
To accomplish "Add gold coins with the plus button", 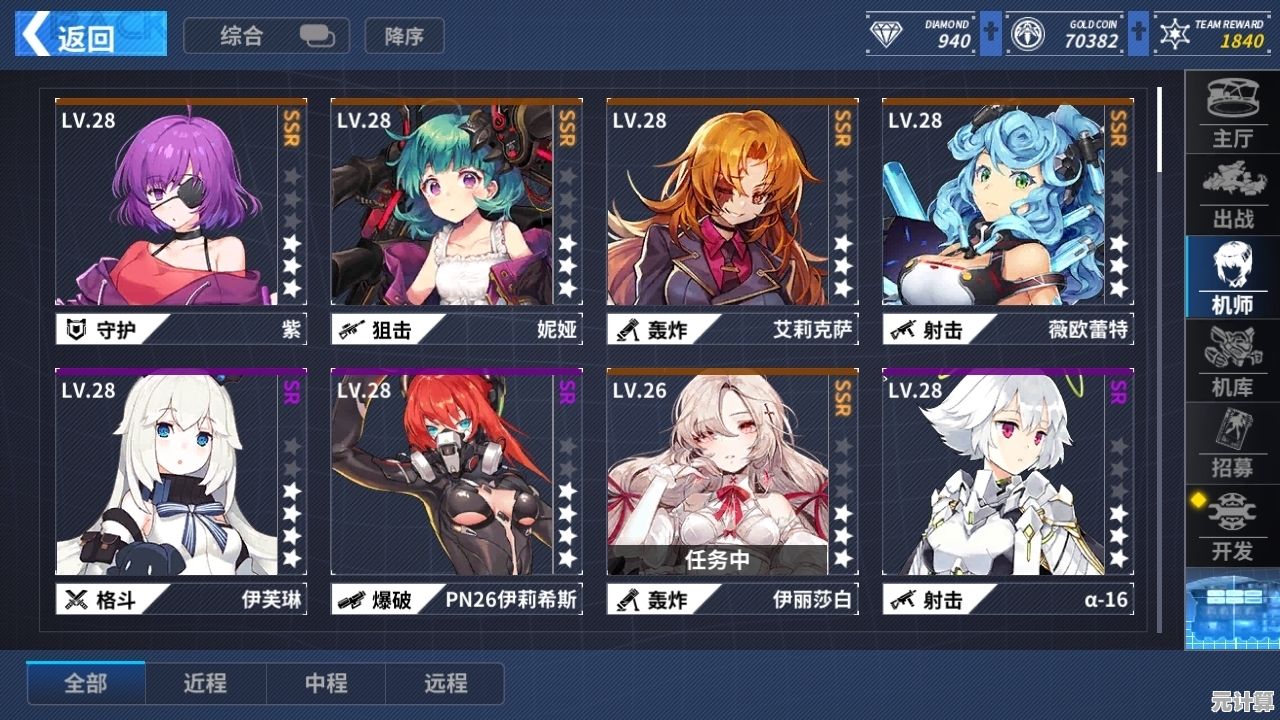I will tap(1138, 34).
